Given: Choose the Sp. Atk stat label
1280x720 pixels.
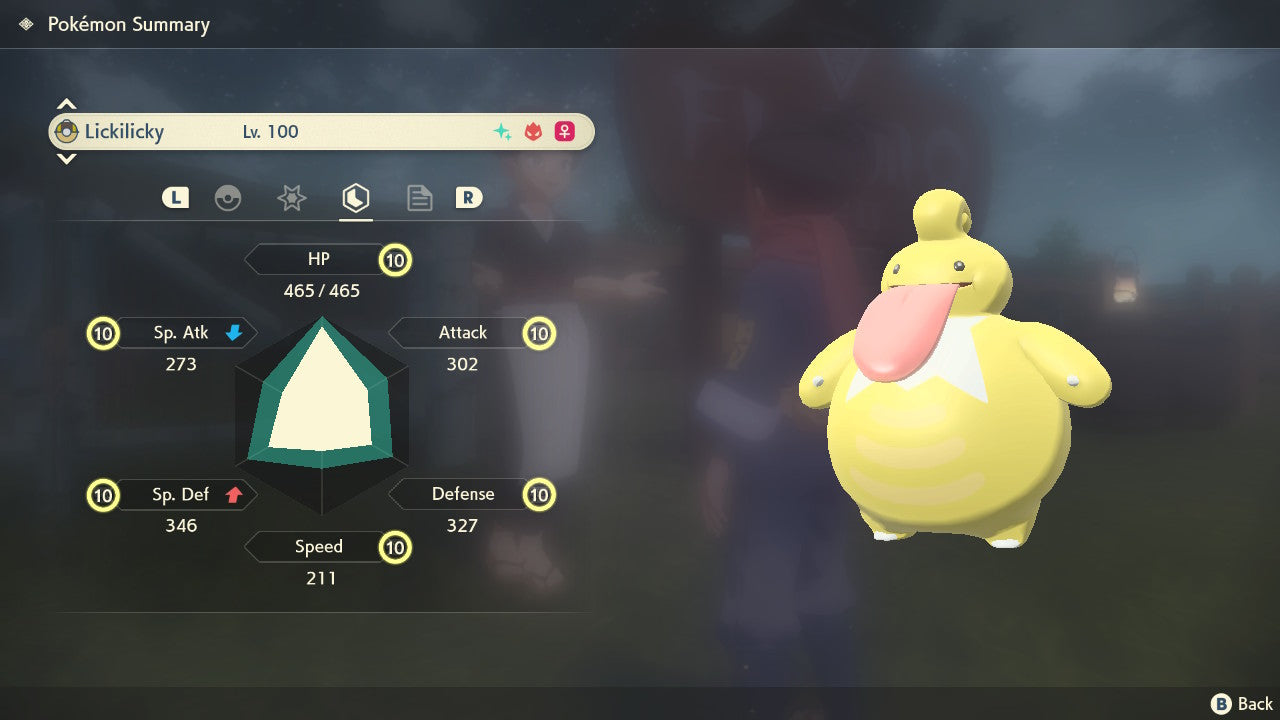Looking at the screenshot, I should coord(180,333).
